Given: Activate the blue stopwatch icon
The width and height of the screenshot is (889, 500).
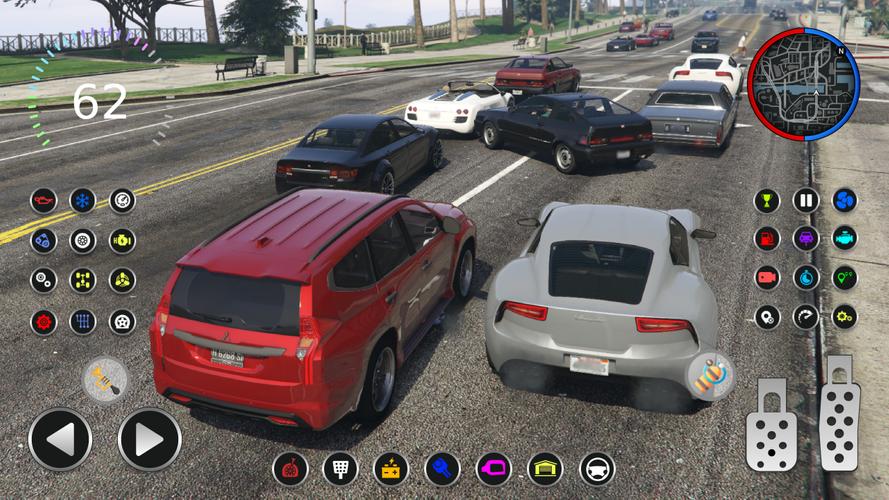Looking at the screenshot, I should pos(806,278).
